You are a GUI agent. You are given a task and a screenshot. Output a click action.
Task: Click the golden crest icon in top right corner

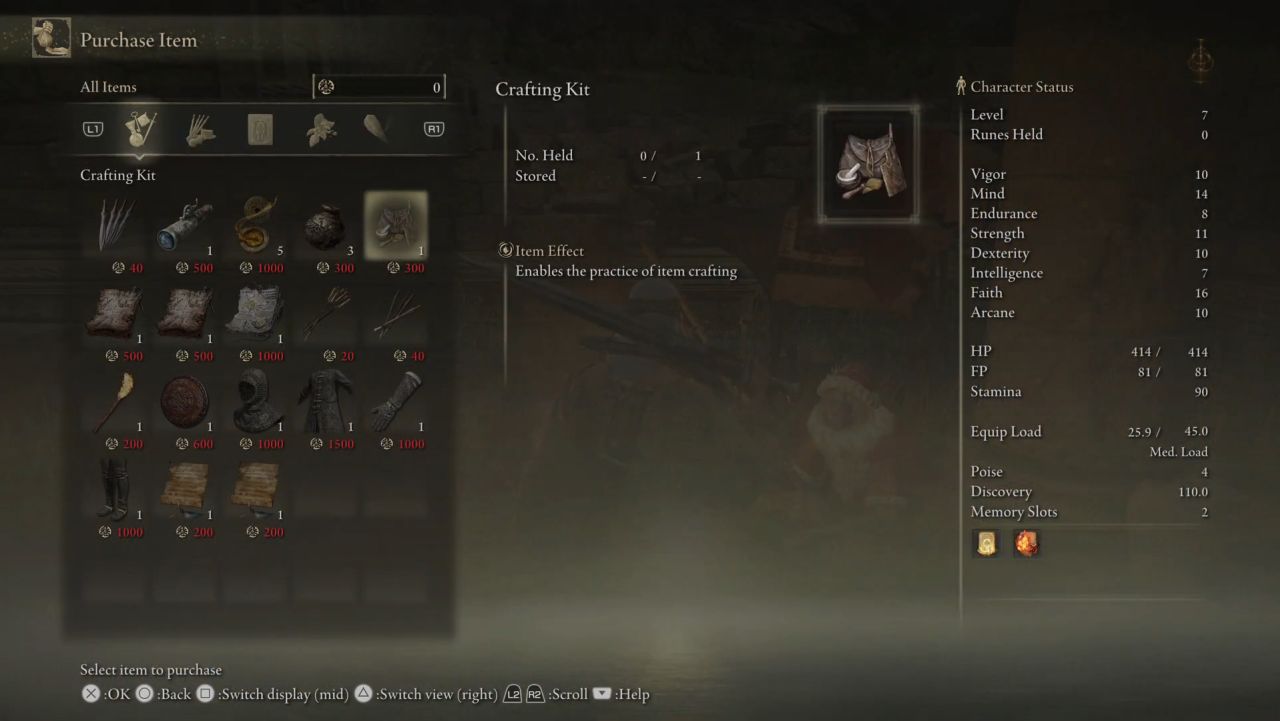click(1200, 60)
